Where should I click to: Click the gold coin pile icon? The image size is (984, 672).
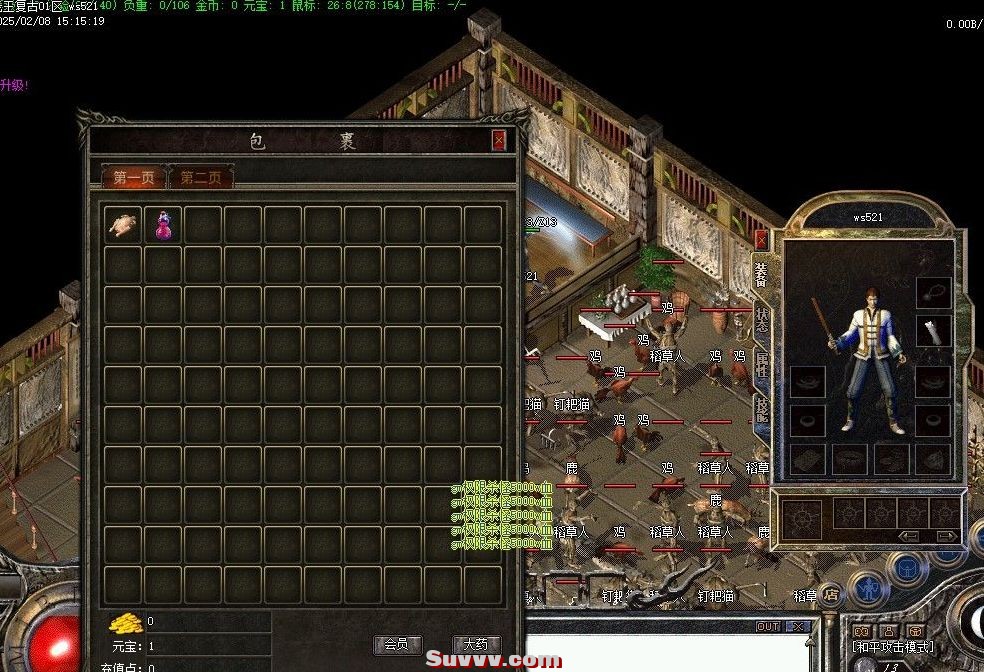click(x=126, y=622)
